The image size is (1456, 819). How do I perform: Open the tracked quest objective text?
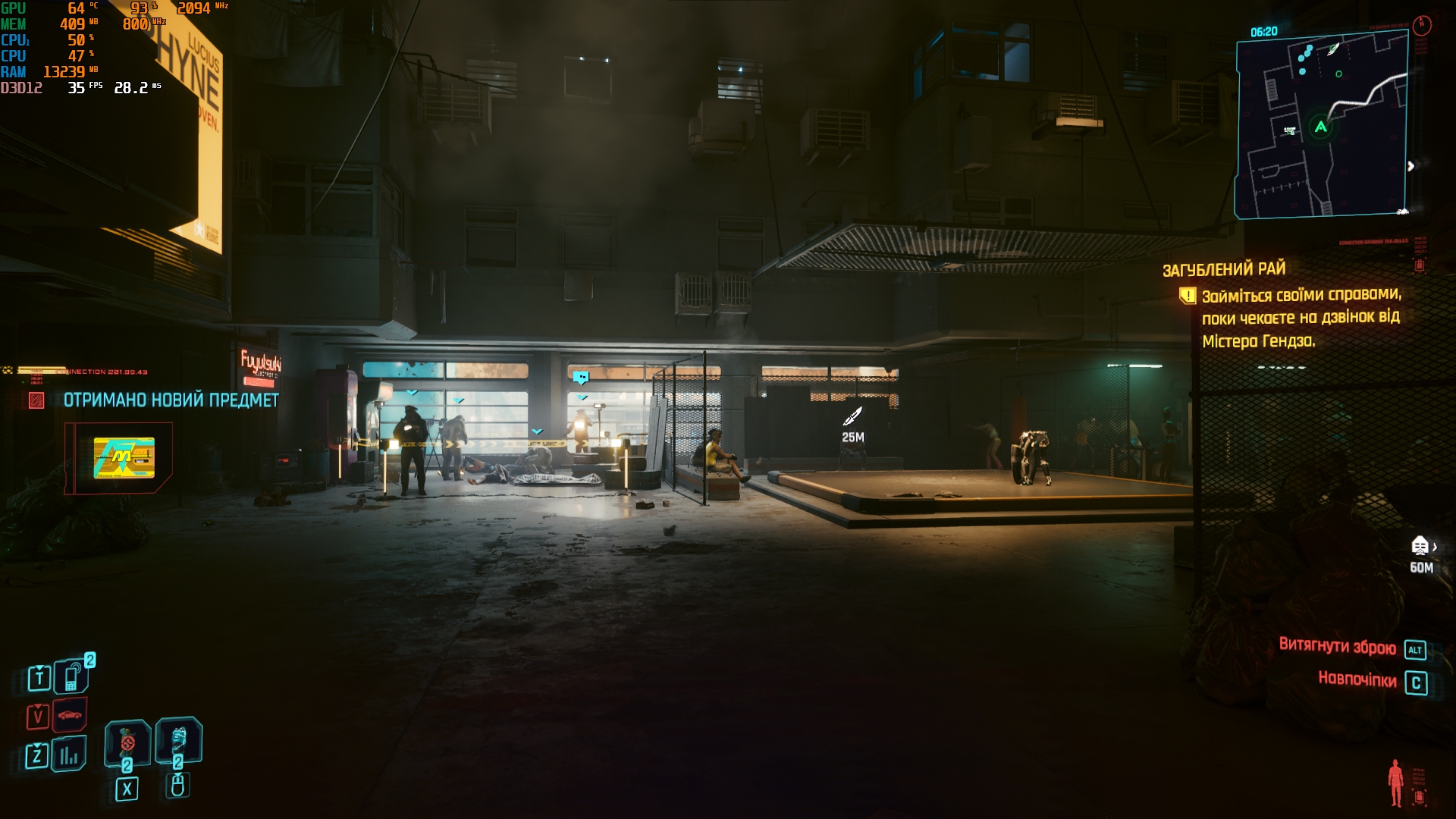coord(1301,318)
